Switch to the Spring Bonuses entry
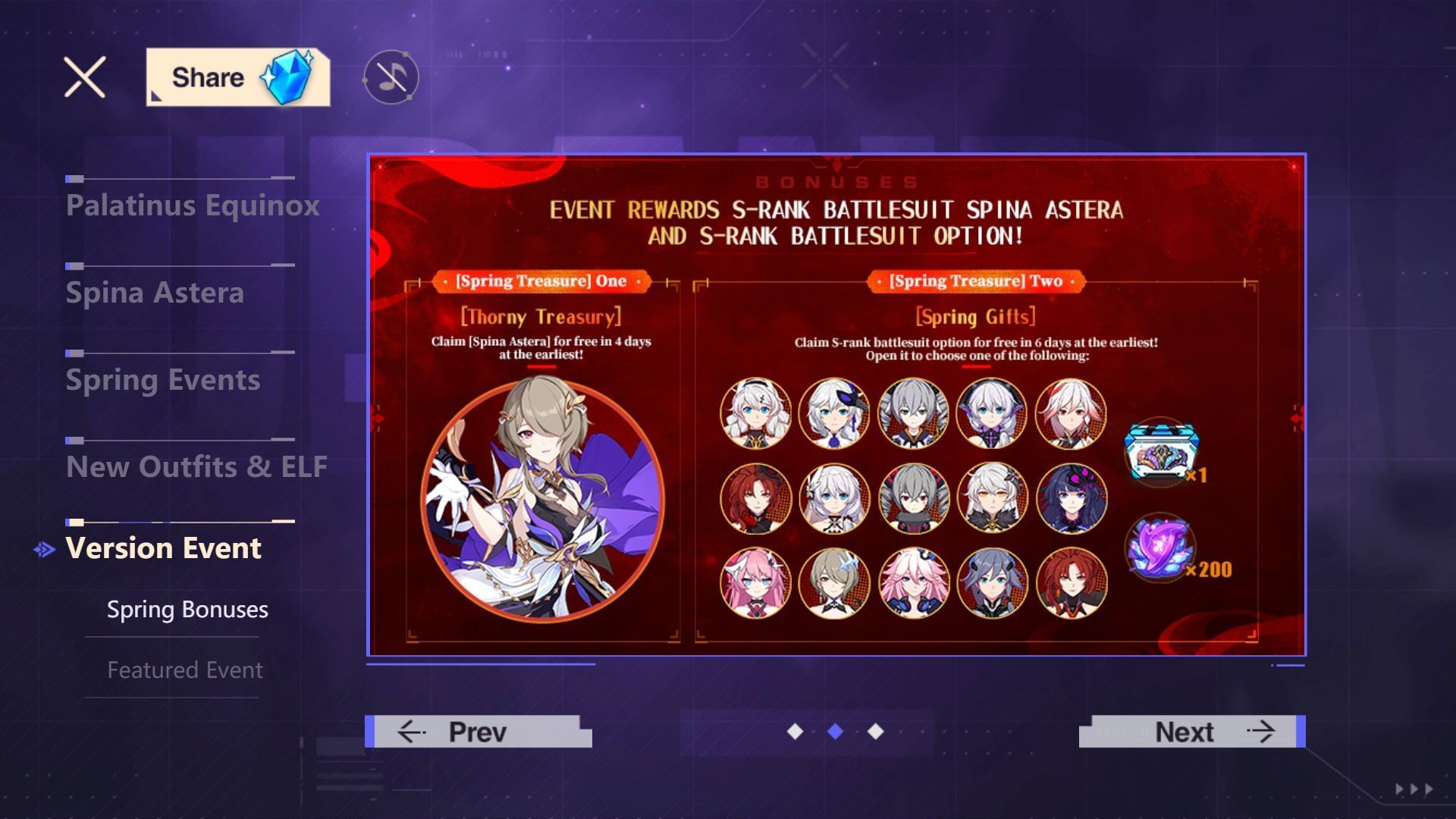The image size is (1456, 819). (187, 609)
